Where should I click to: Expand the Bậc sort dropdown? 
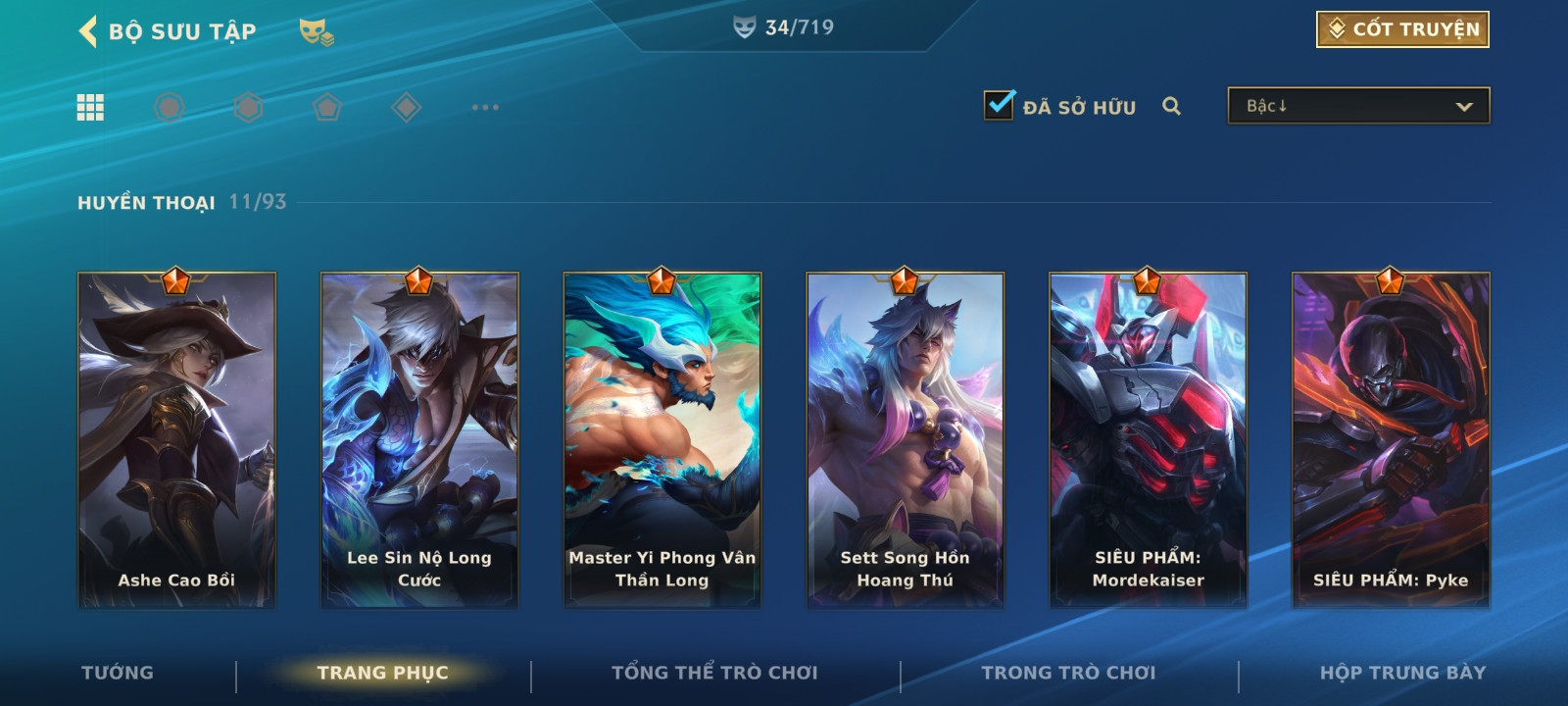(1358, 106)
